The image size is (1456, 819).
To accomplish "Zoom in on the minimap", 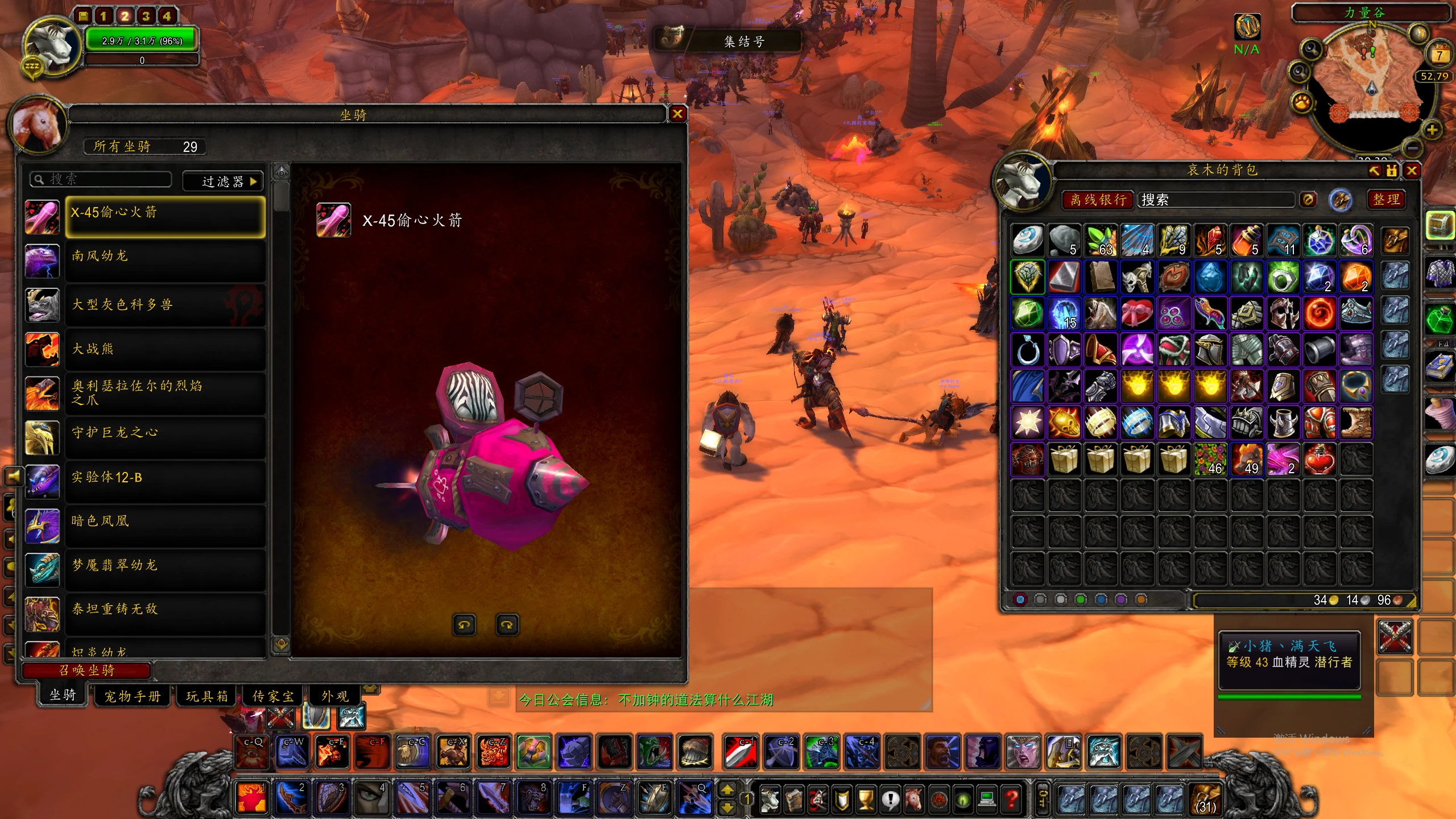I will click(x=1432, y=130).
